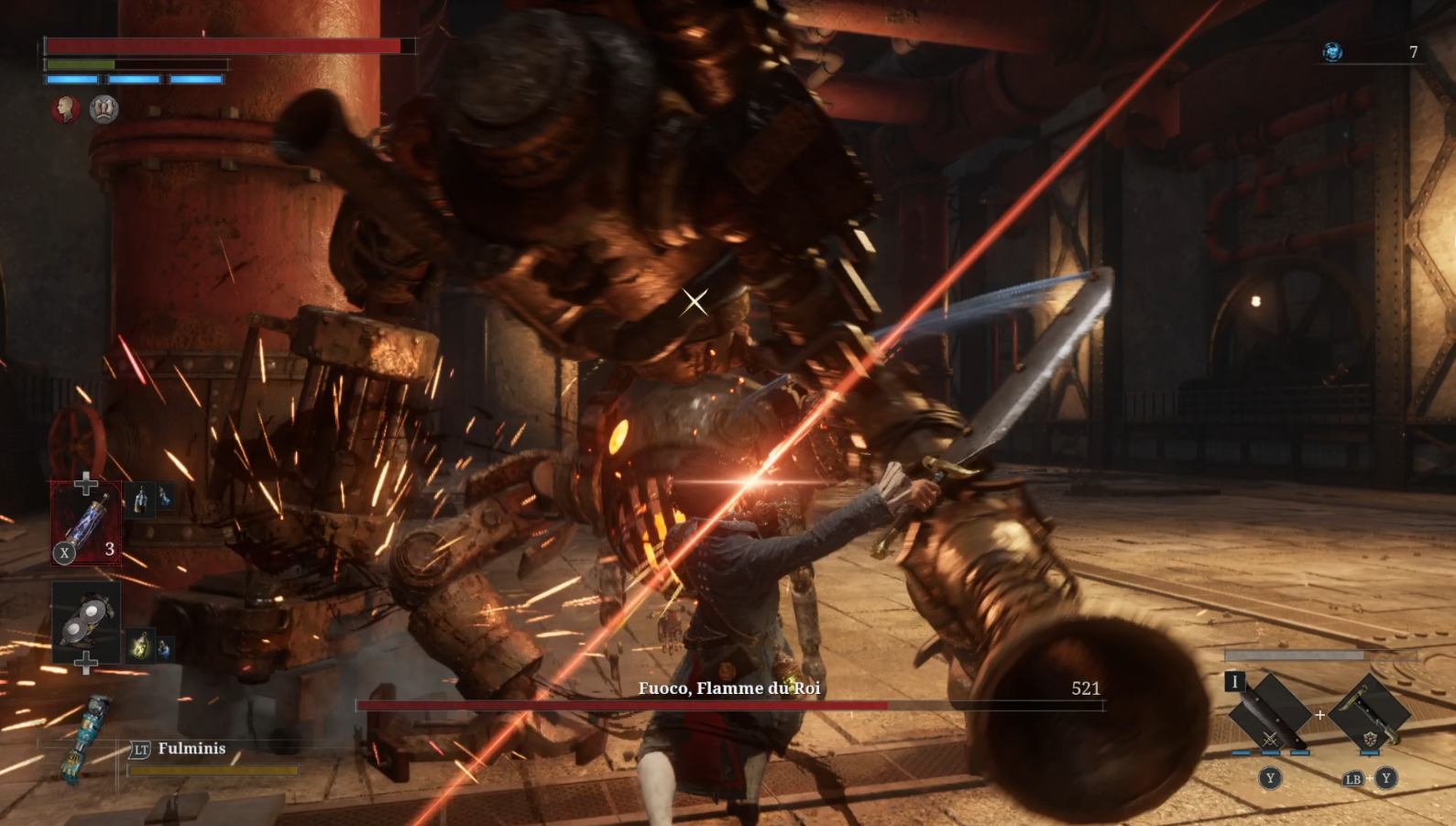Viewport: 1456px width, 826px height.
Task: Click the lock-on crosshair marker on boss
Action: click(x=695, y=301)
